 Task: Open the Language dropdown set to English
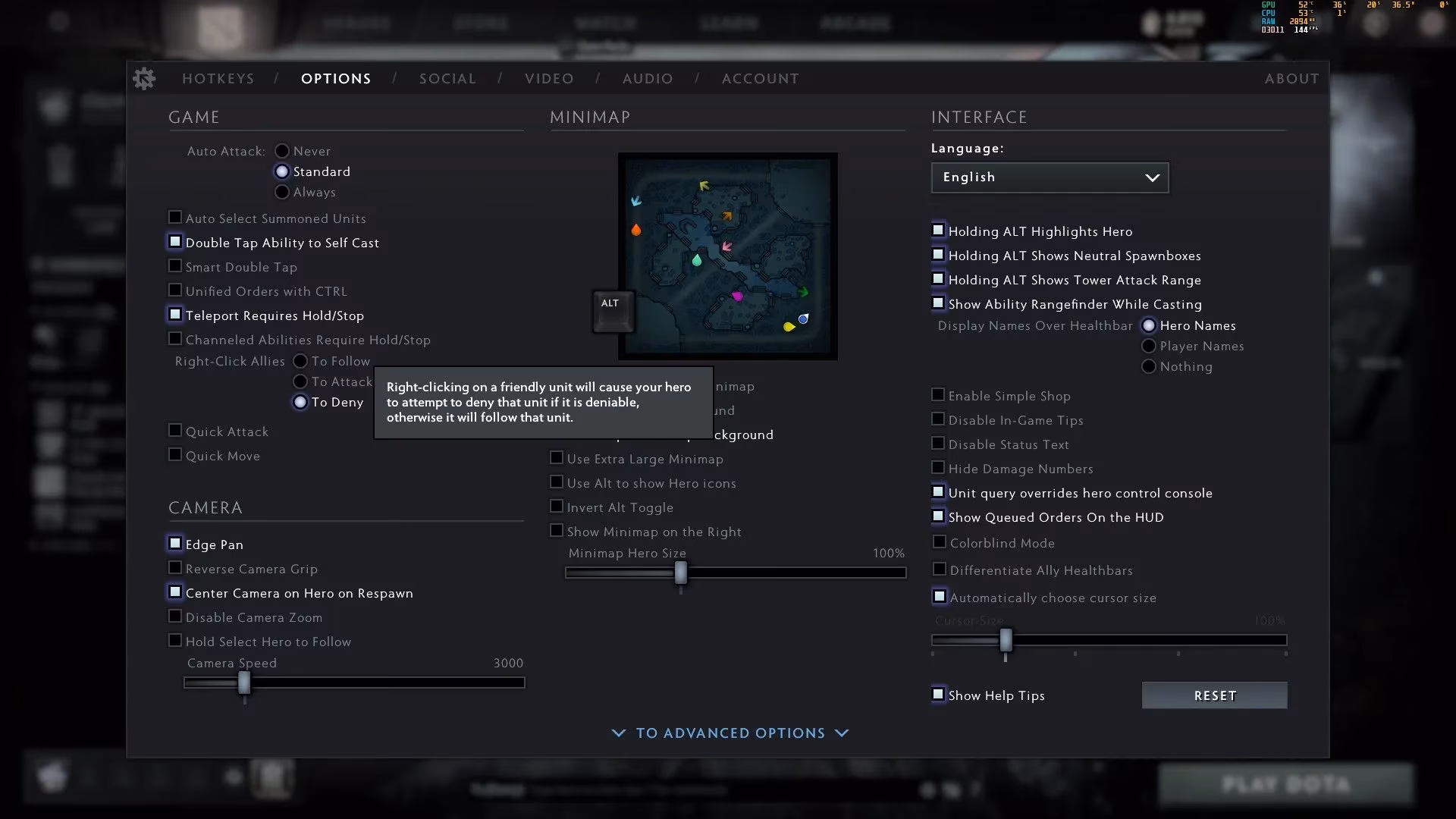click(1050, 177)
